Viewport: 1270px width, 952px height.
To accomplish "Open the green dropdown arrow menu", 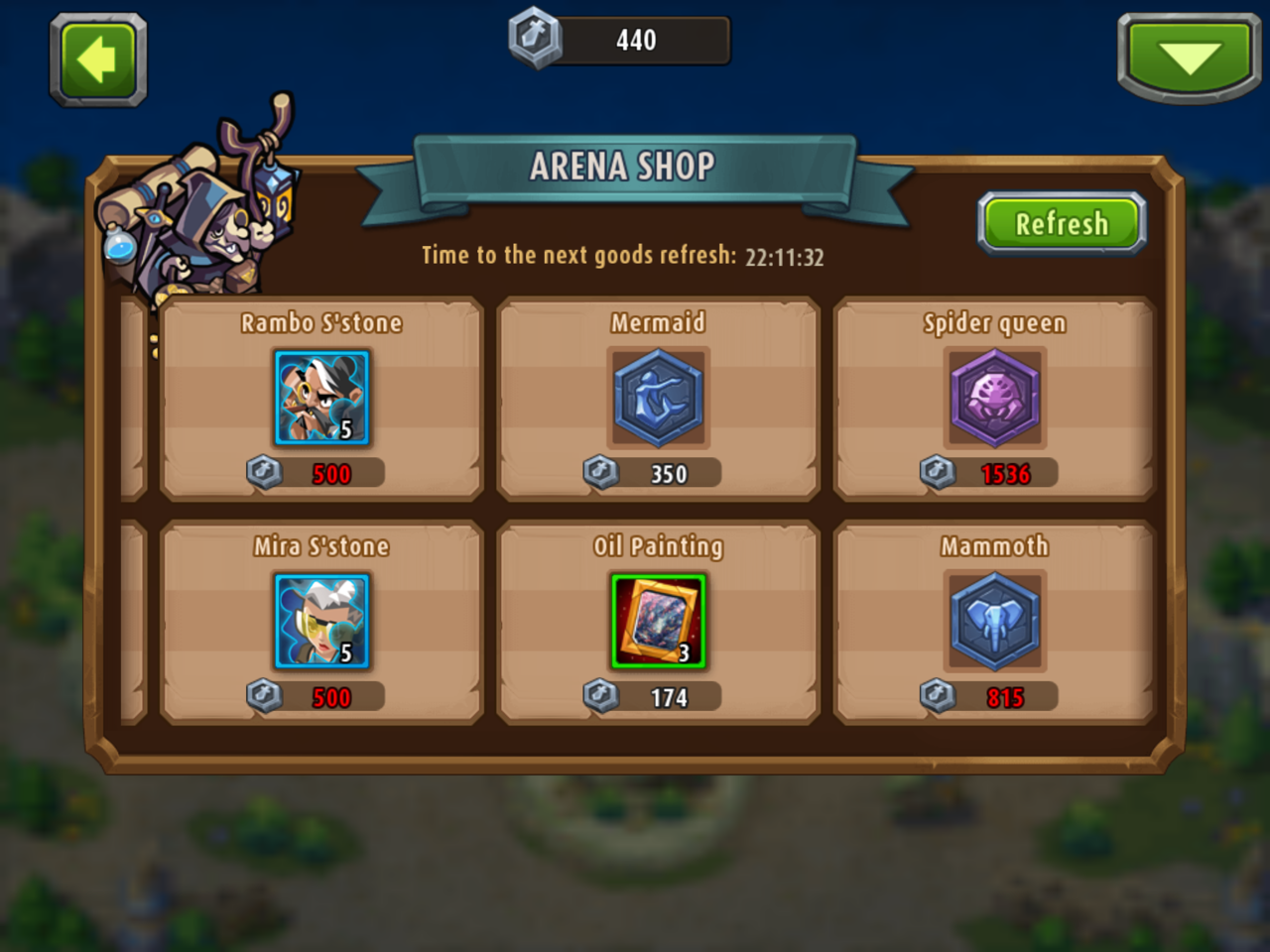I will 1189,58.
